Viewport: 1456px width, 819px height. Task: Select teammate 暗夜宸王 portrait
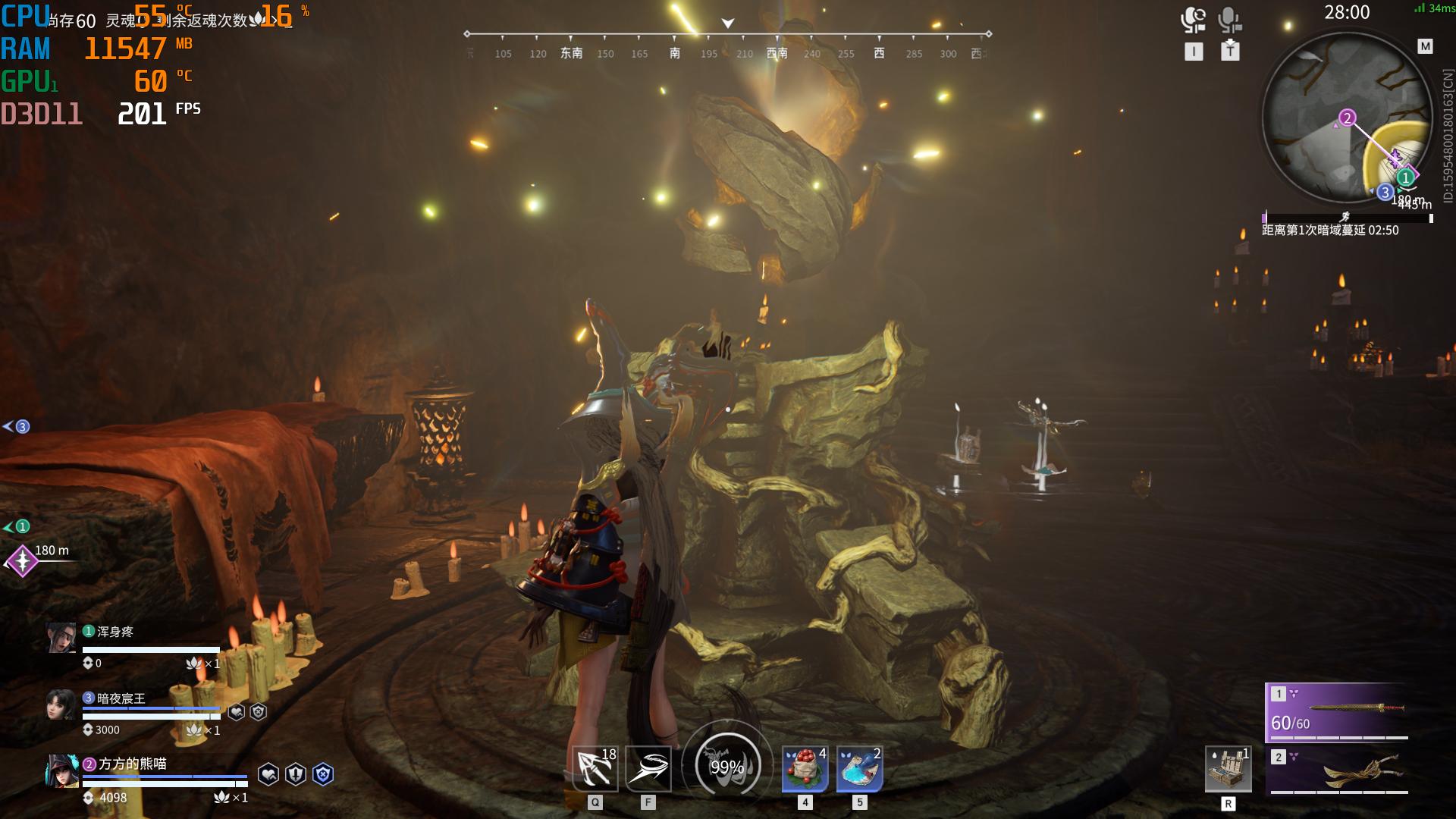point(61,704)
